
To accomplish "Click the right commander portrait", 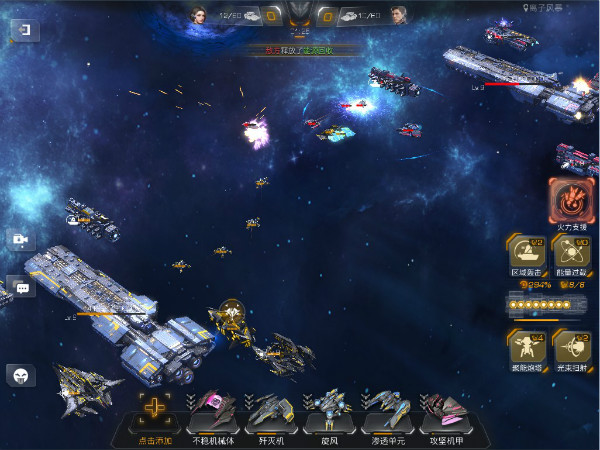I will [399, 15].
